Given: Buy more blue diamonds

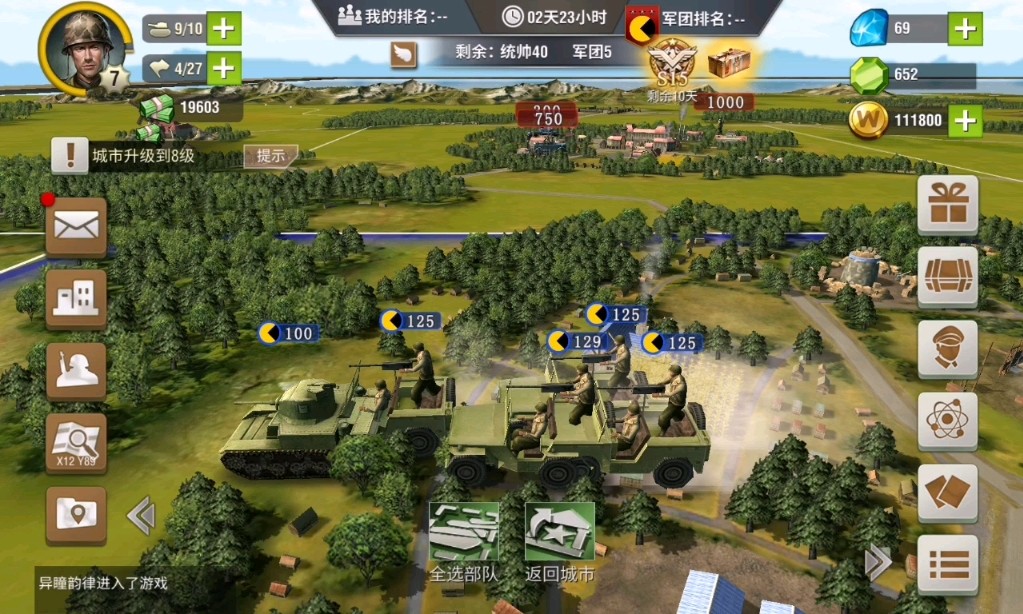Looking at the screenshot, I should pyautogui.click(x=964, y=28).
